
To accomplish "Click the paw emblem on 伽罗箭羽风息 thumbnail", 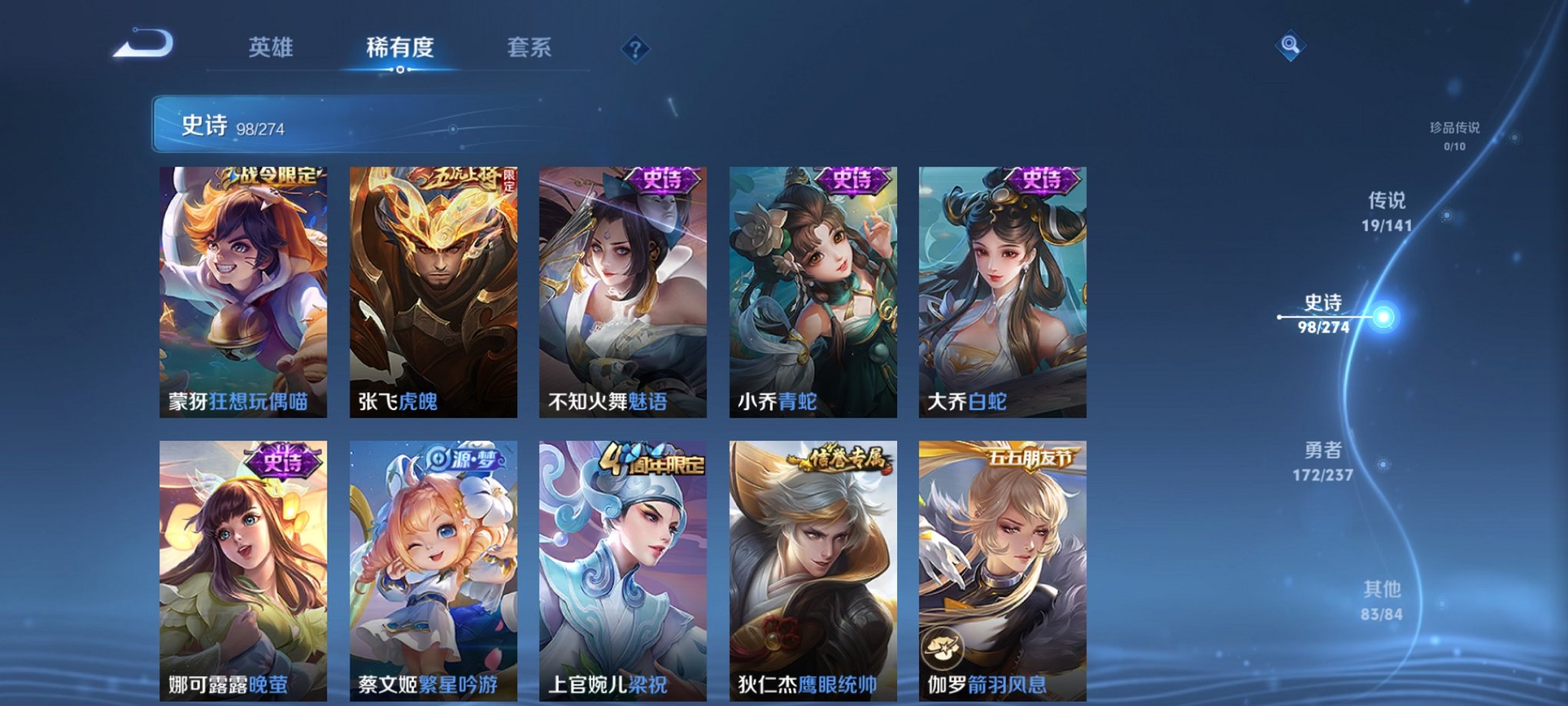I will pos(942,648).
